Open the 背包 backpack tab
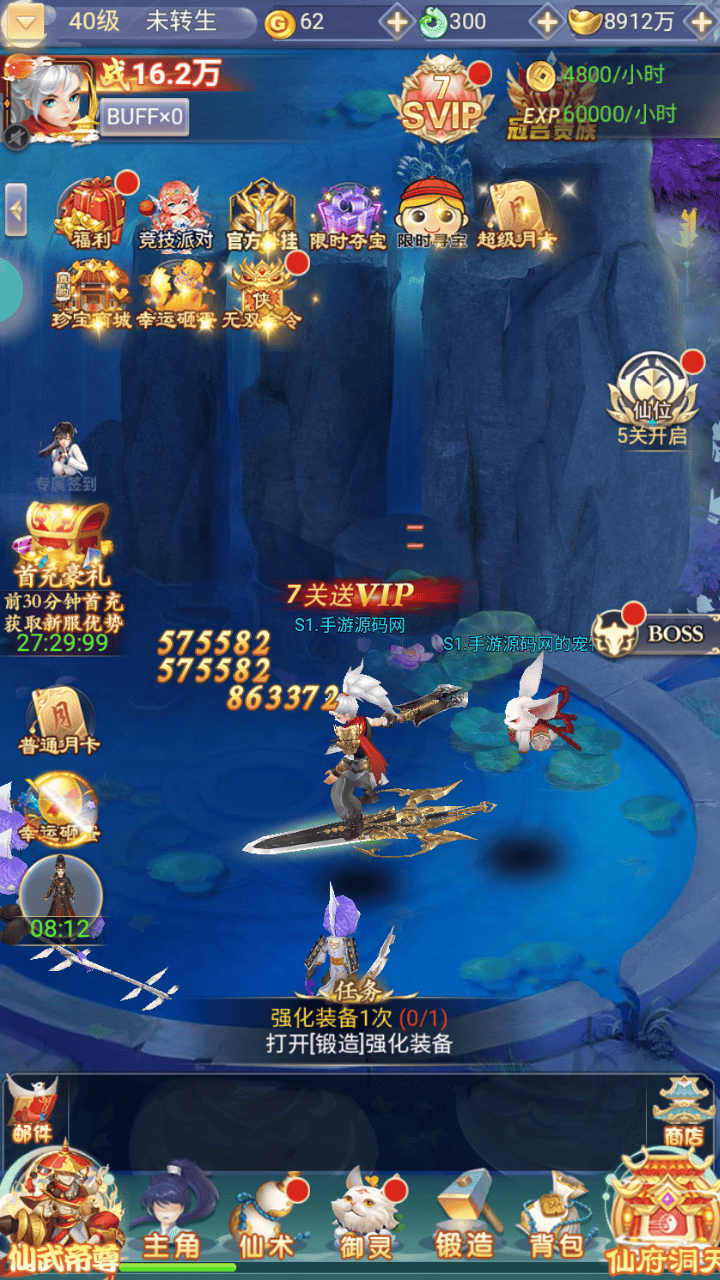This screenshot has height=1280, width=720. point(555,1215)
